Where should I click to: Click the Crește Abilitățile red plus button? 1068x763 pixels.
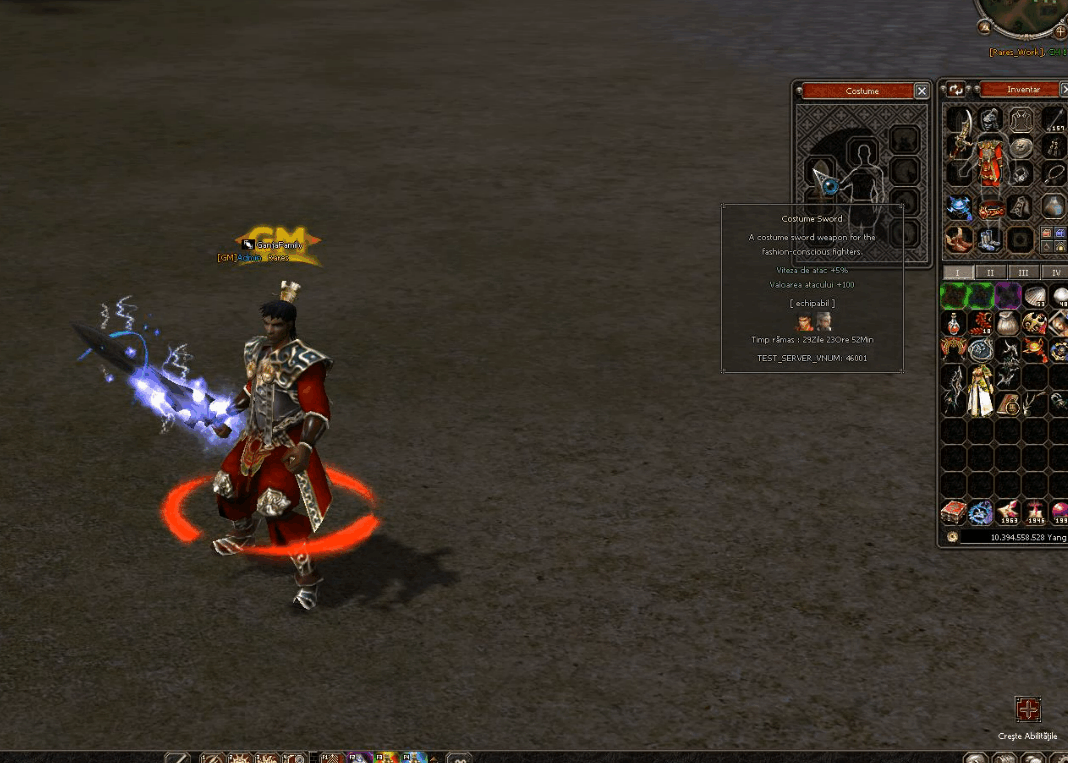[1028, 710]
